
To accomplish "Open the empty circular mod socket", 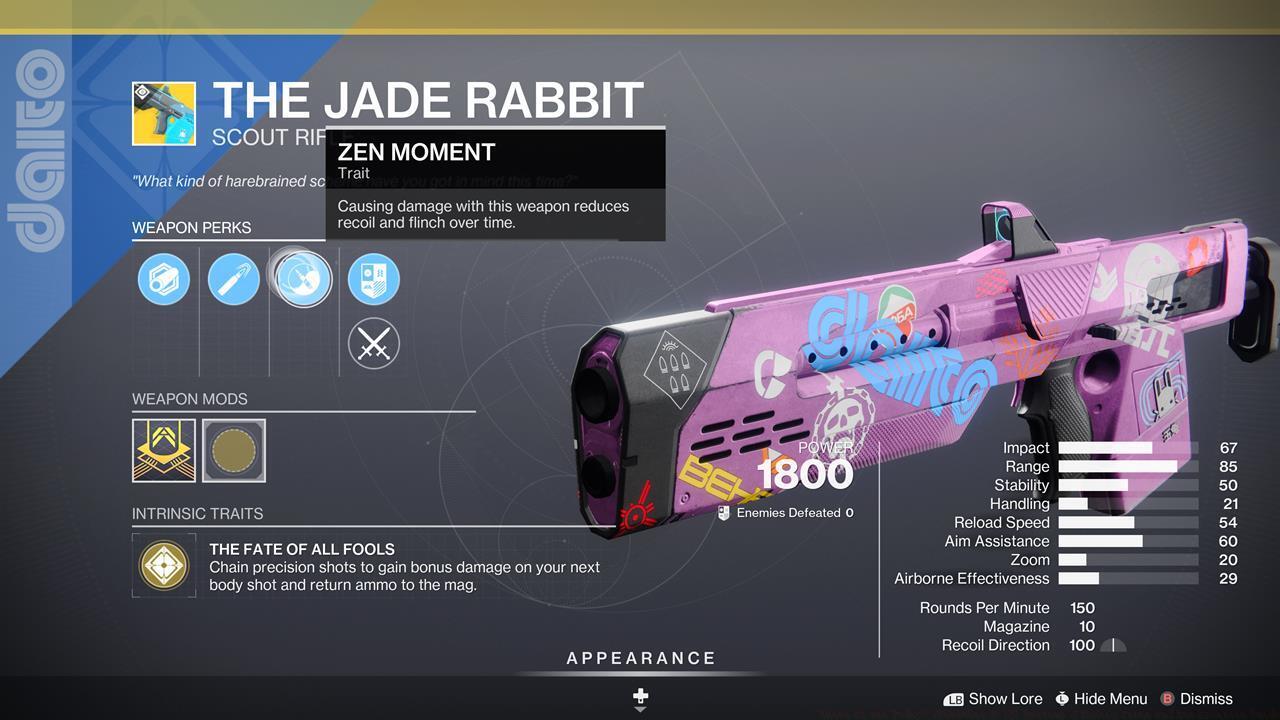I will click(x=234, y=450).
